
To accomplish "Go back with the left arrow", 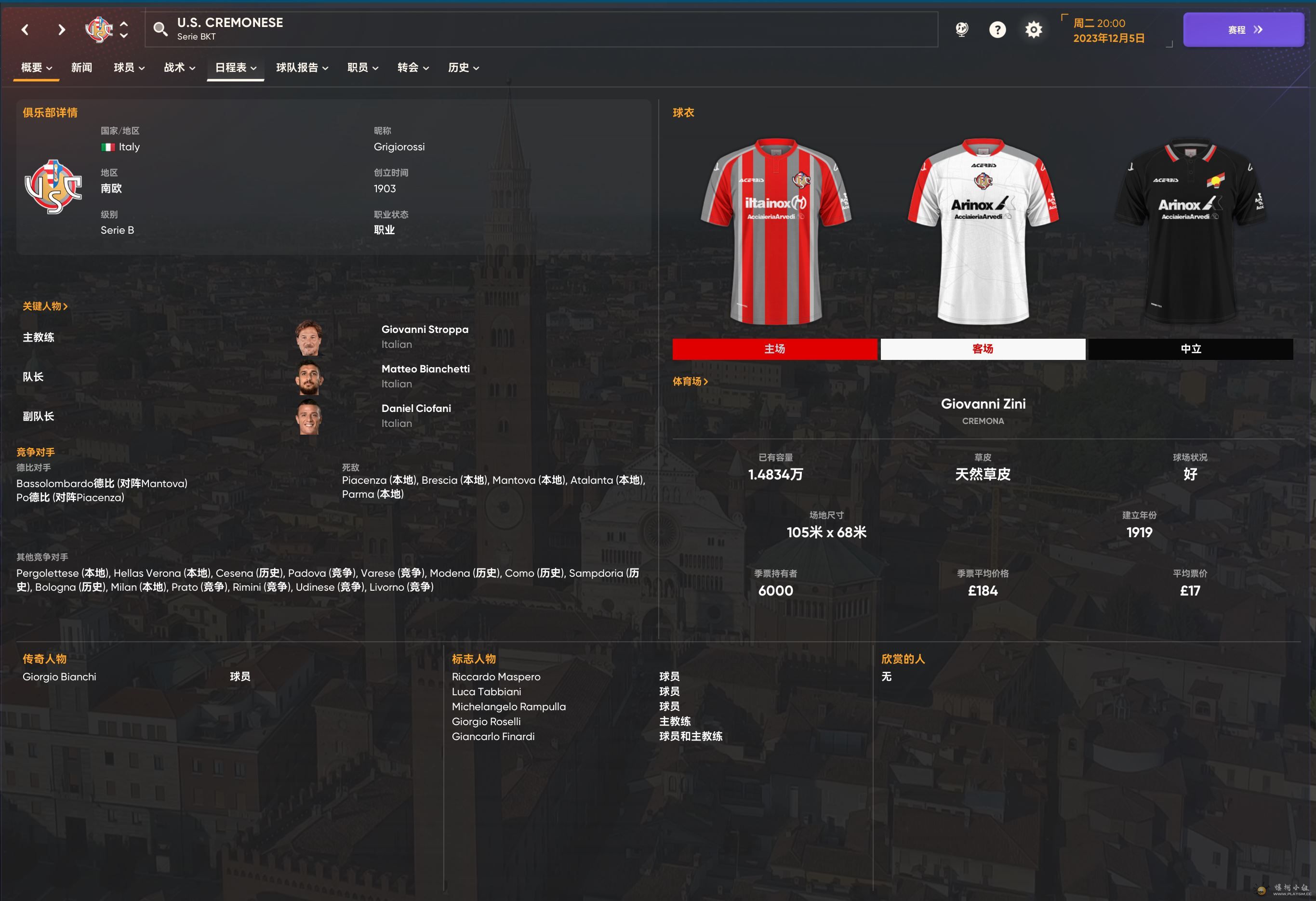I will pos(25,29).
